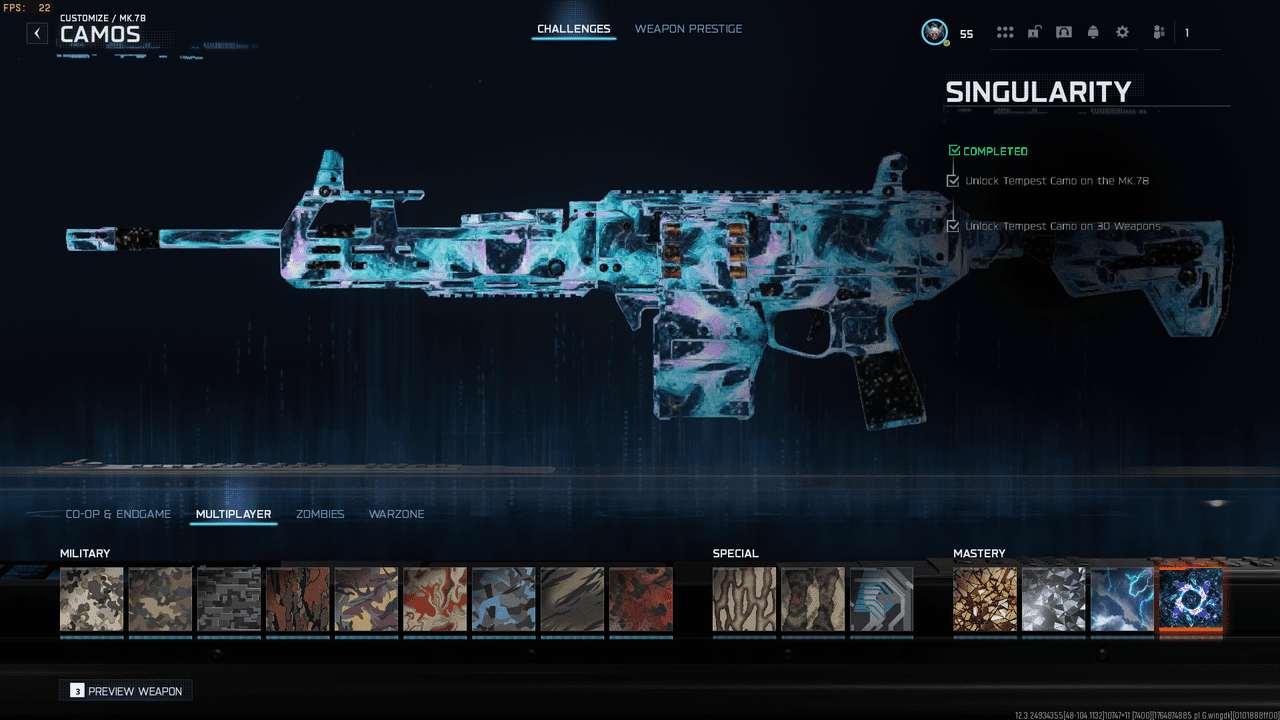
Task: Click the Unlock Tempest Camo on 30 Weapons checkbox
Action: pos(952,226)
